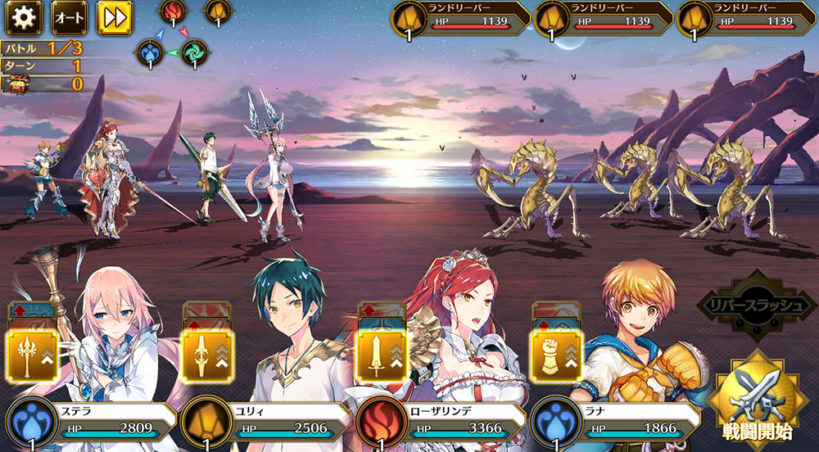Open the gear settings menu
Screen dimensions: 819x452
23,17
